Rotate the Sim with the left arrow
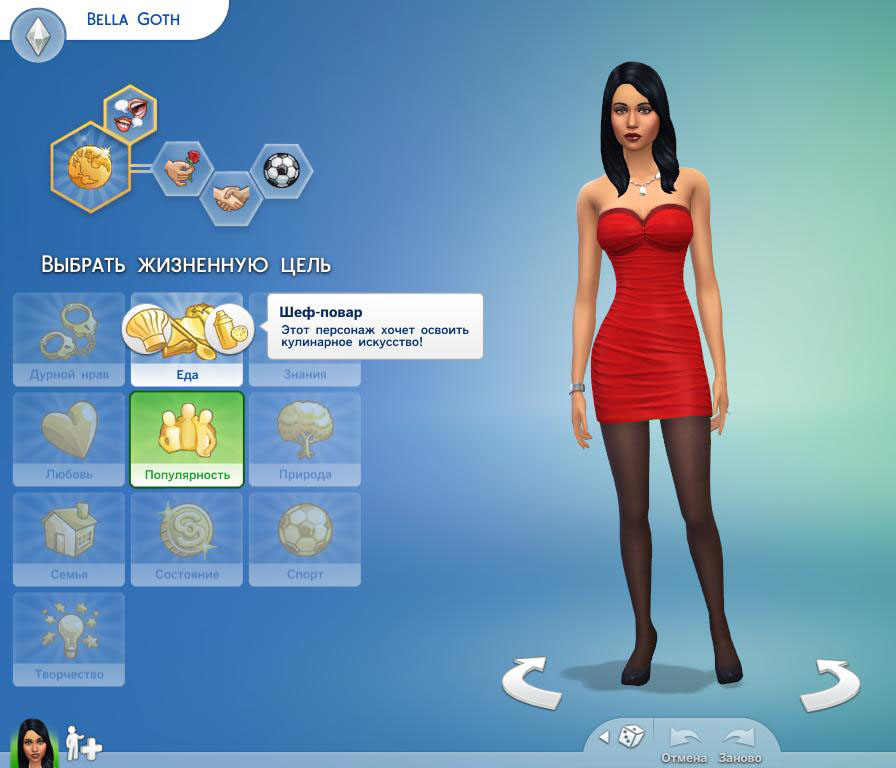 pos(530,682)
